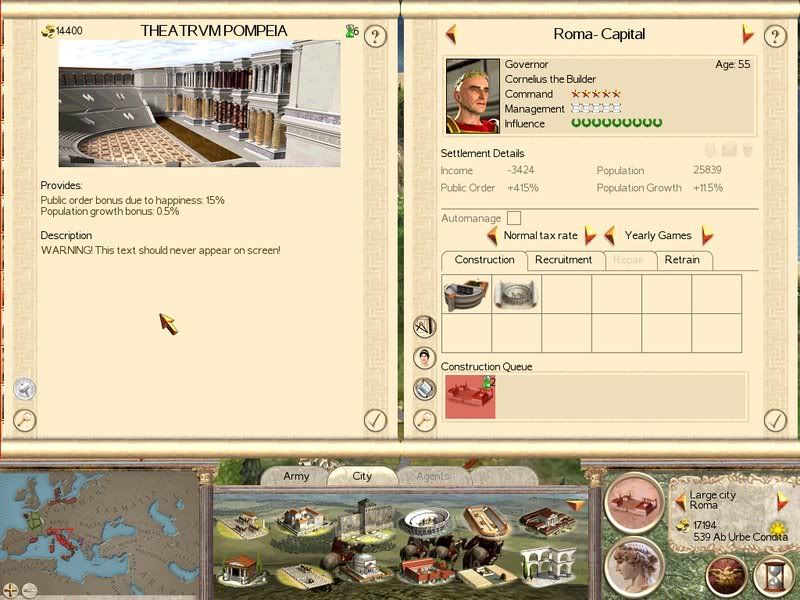The height and width of the screenshot is (600, 800).
Task: Raise the tax rate with the right arrow
Action: click(x=590, y=236)
